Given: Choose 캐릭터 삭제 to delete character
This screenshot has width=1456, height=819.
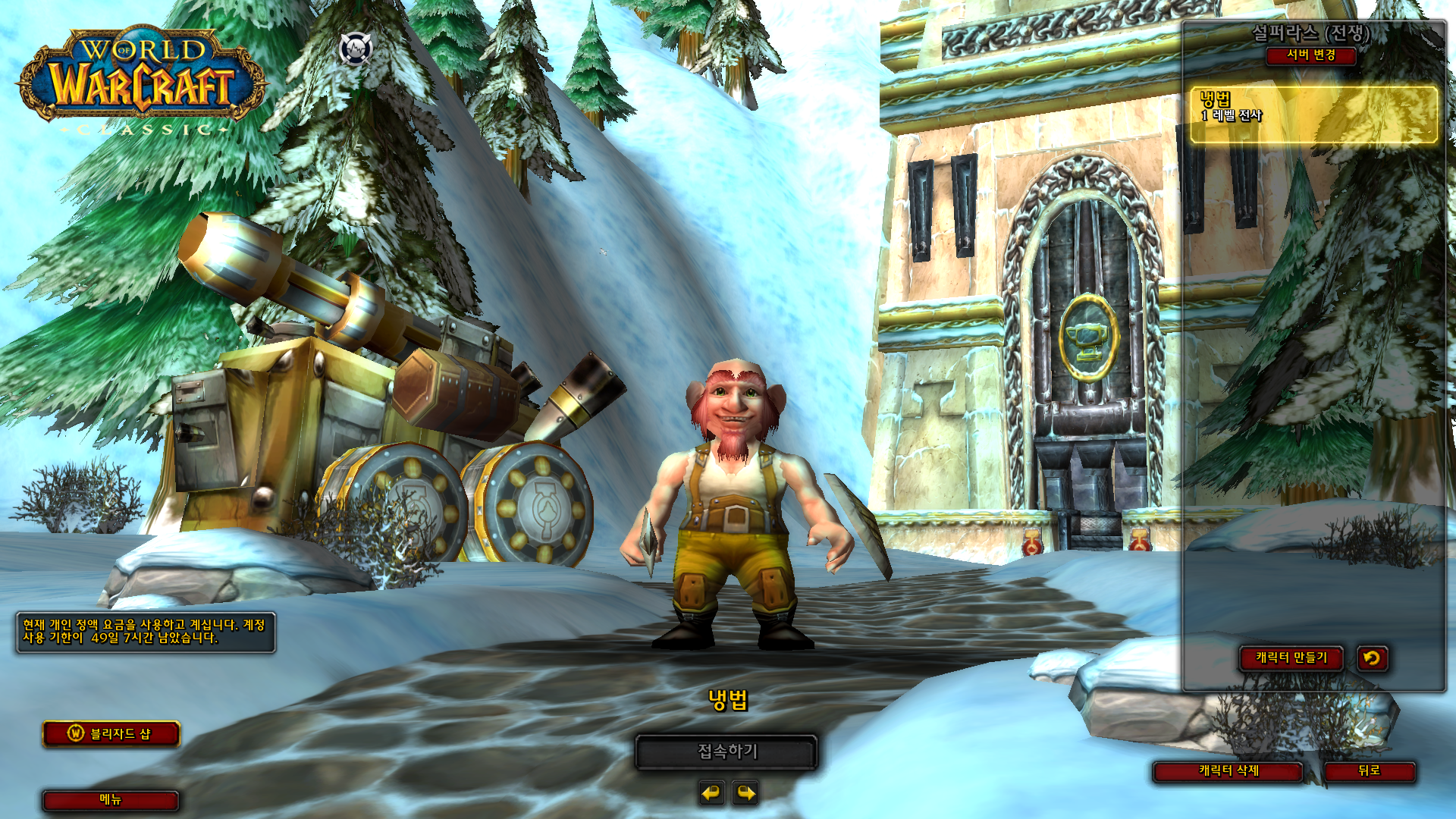Looking at the screenshot, I should tap(1228, 771).
